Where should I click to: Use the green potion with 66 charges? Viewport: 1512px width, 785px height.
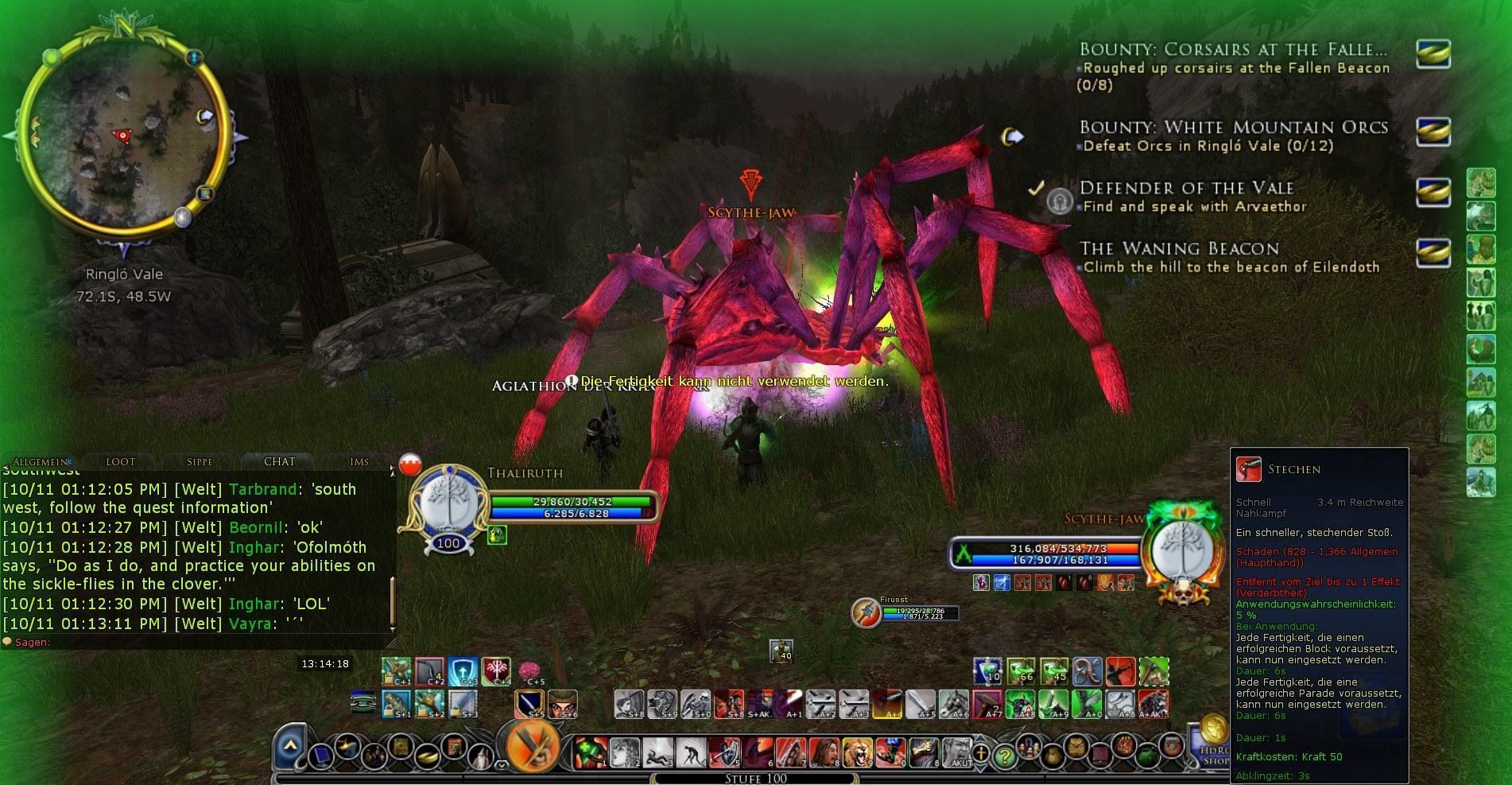coord(1021,671)
